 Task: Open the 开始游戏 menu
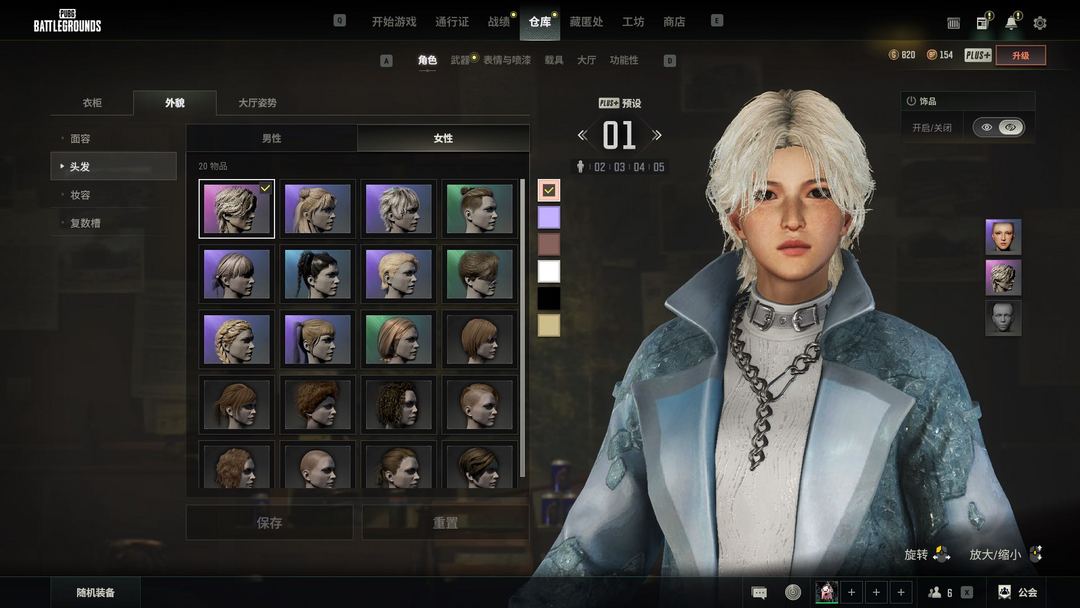click(x=393, y=22)
